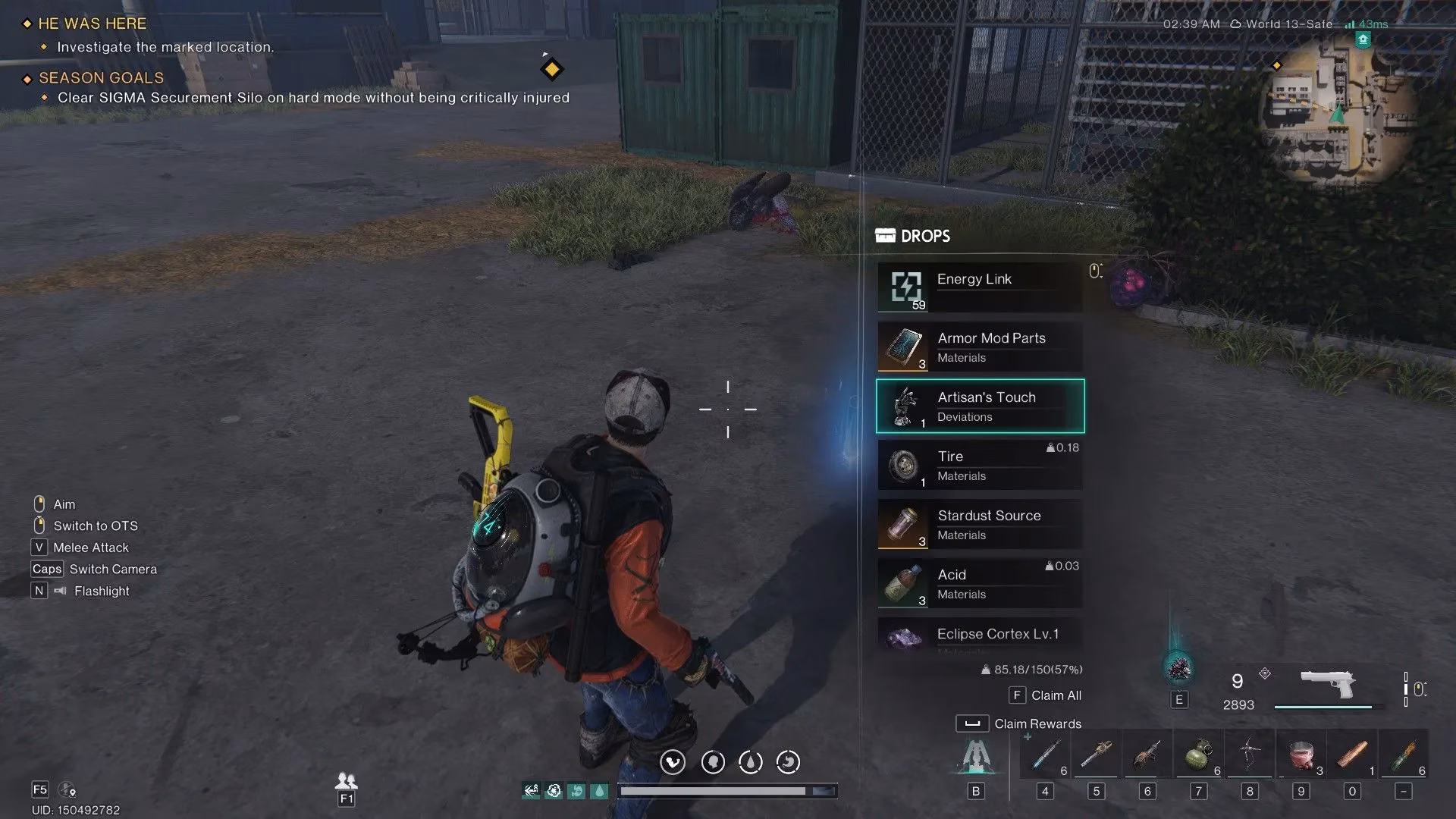The height and width of the screenshot is (819, 1456).
Task: Select the Acid material drop
Action: coord(980,584)
